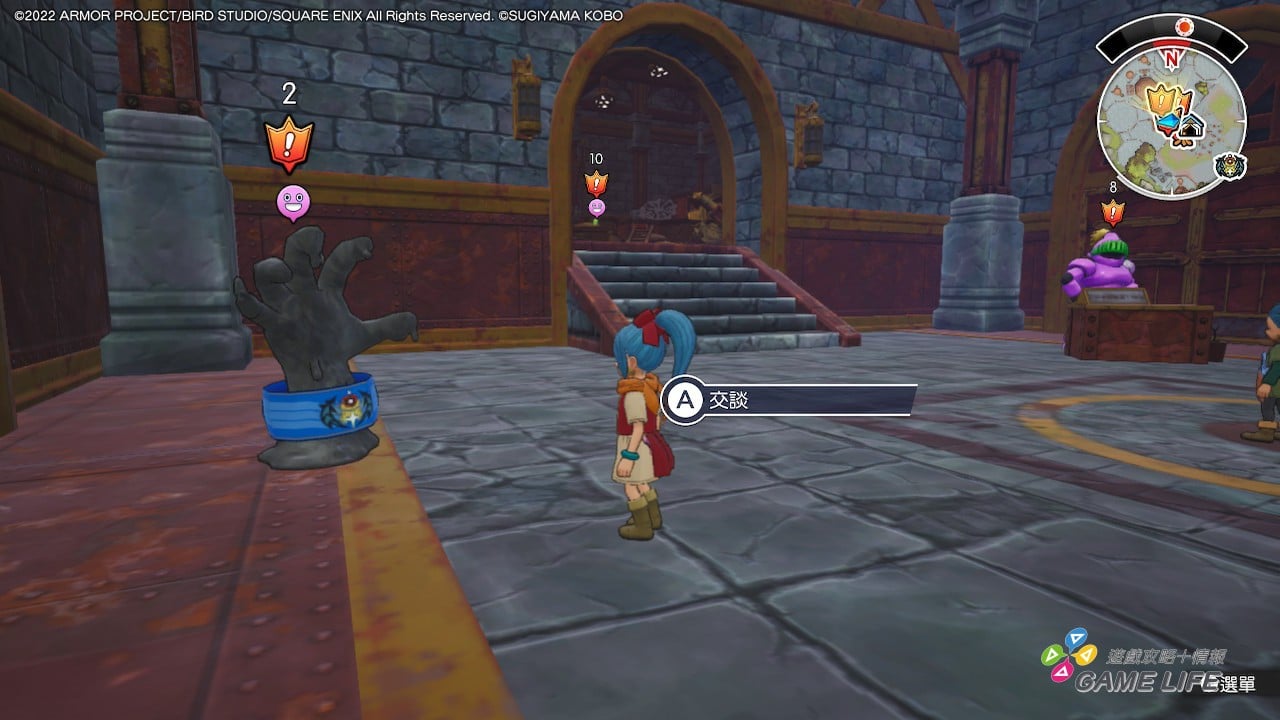Open the 選單 menu label

pos(1237,685)
